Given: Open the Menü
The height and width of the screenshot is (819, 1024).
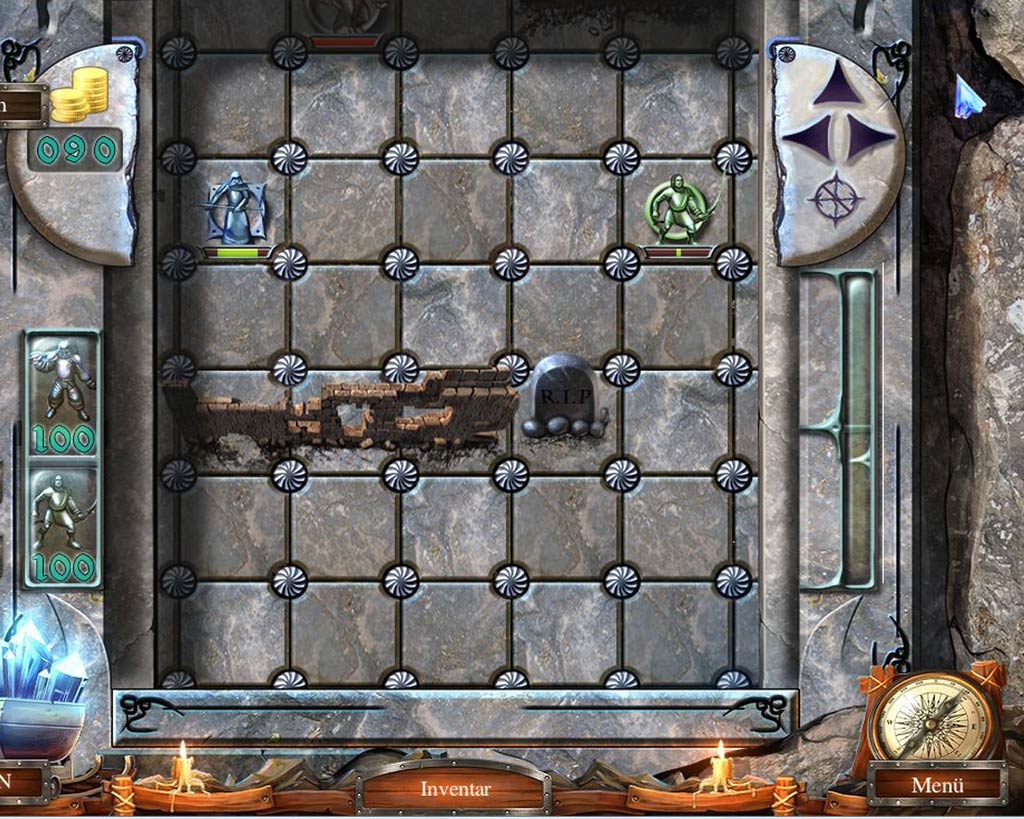Looking at the screenshot, I should [x=937, y=785].
